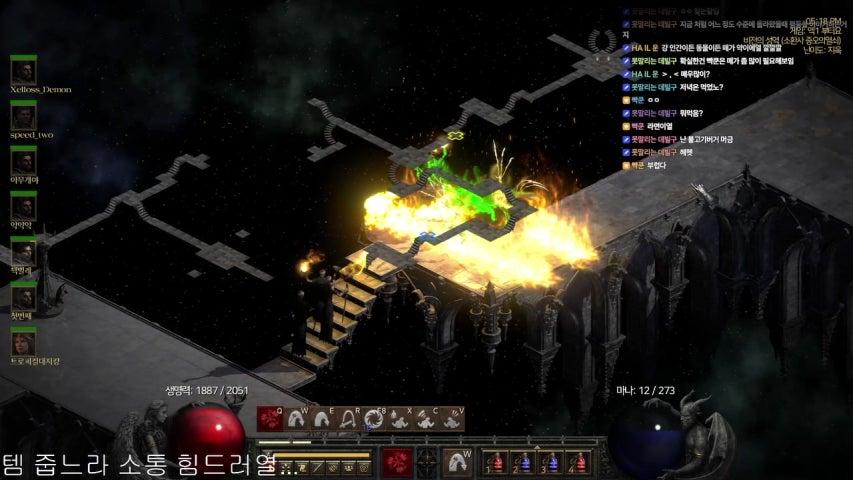
Task: Select Xelloss_Demon's party portrait
Action: pyautogui.click(x=23, y=71)
